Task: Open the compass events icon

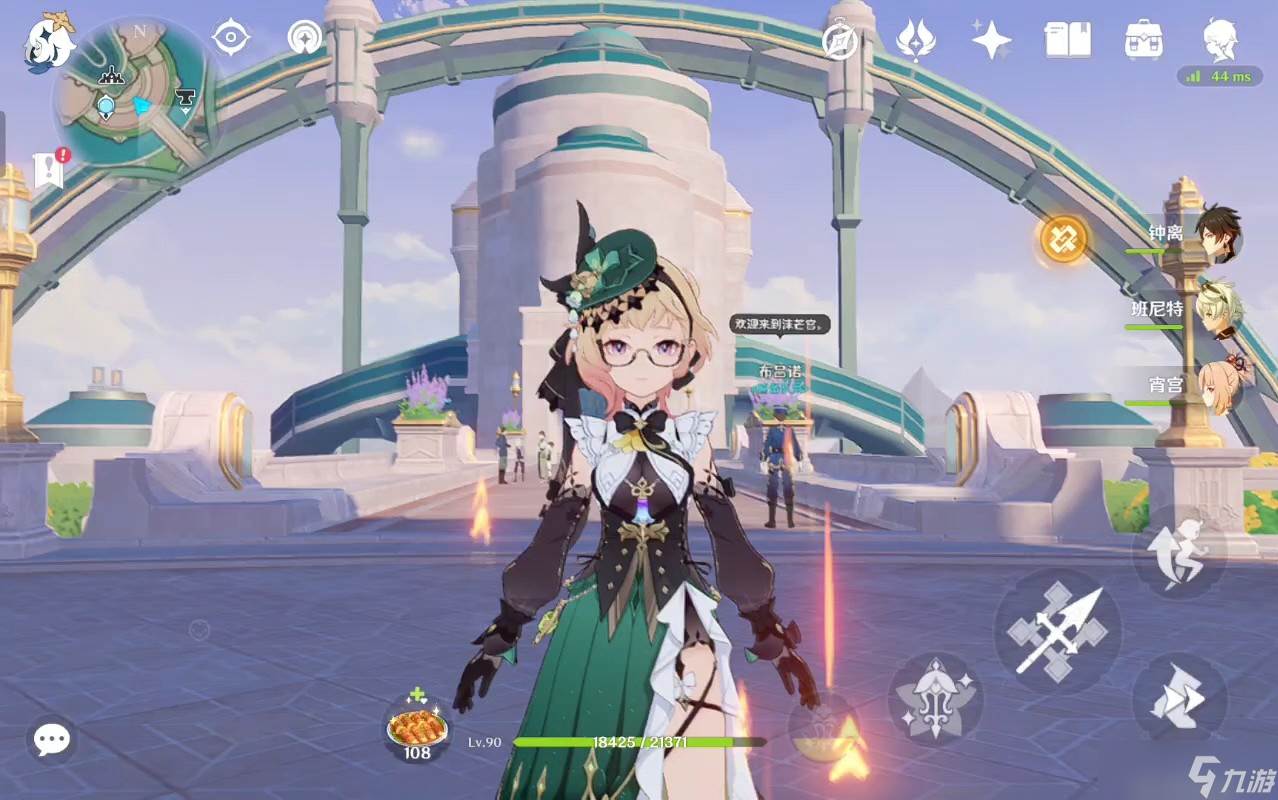Action: (840, 41)
